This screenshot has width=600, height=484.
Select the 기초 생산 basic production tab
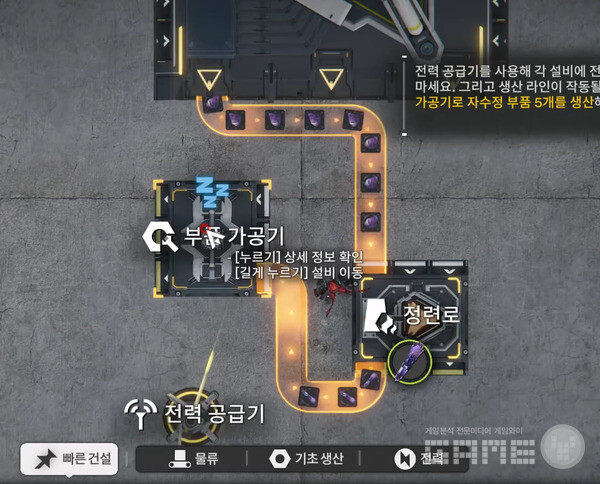click(307, 459)
